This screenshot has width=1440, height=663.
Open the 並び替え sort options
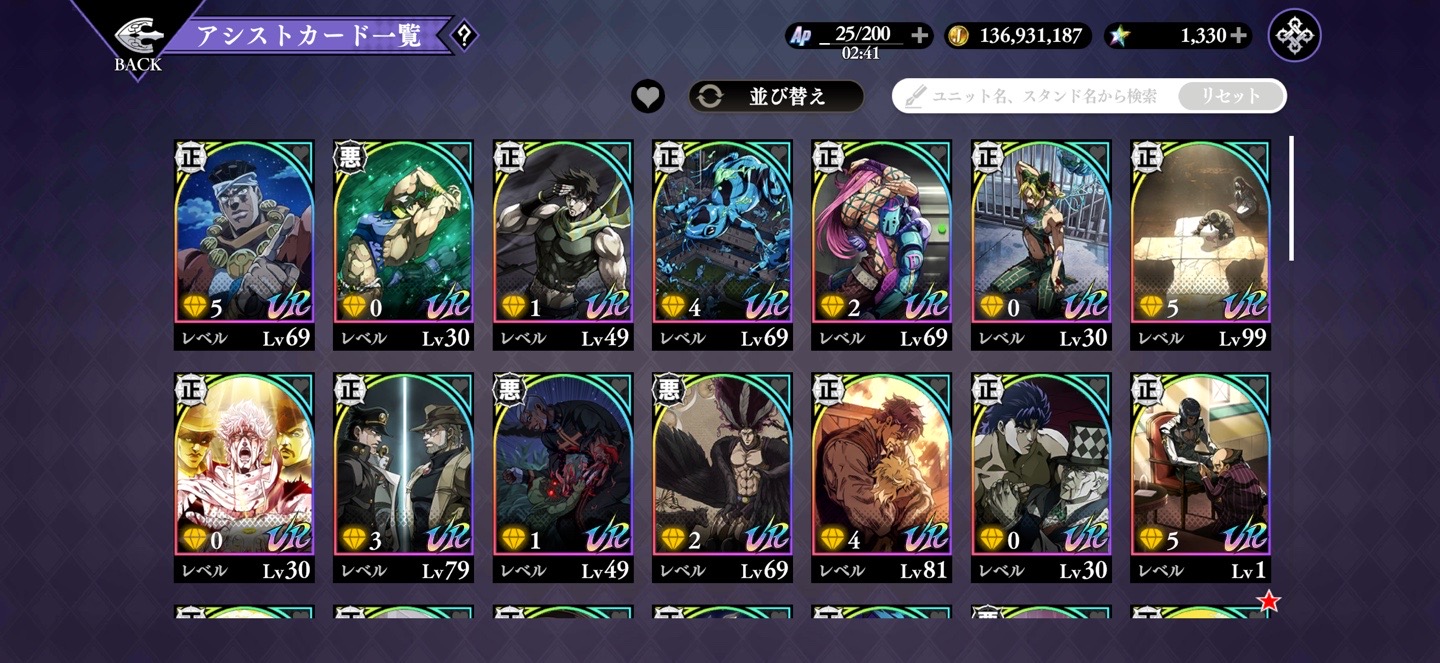[x=776, y=97]
